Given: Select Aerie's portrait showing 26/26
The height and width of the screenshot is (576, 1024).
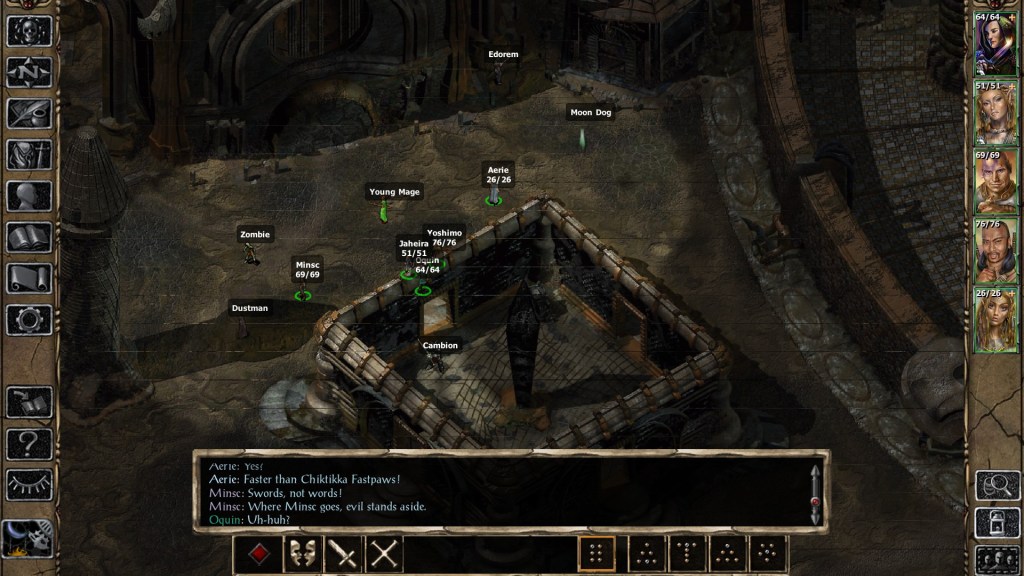Looking at the screenshot, I should coord(995,320).
